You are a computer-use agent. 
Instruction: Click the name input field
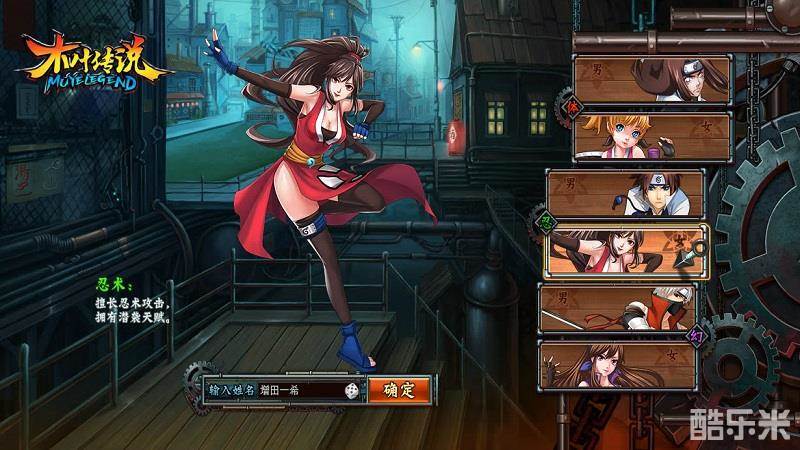[298, 390]
